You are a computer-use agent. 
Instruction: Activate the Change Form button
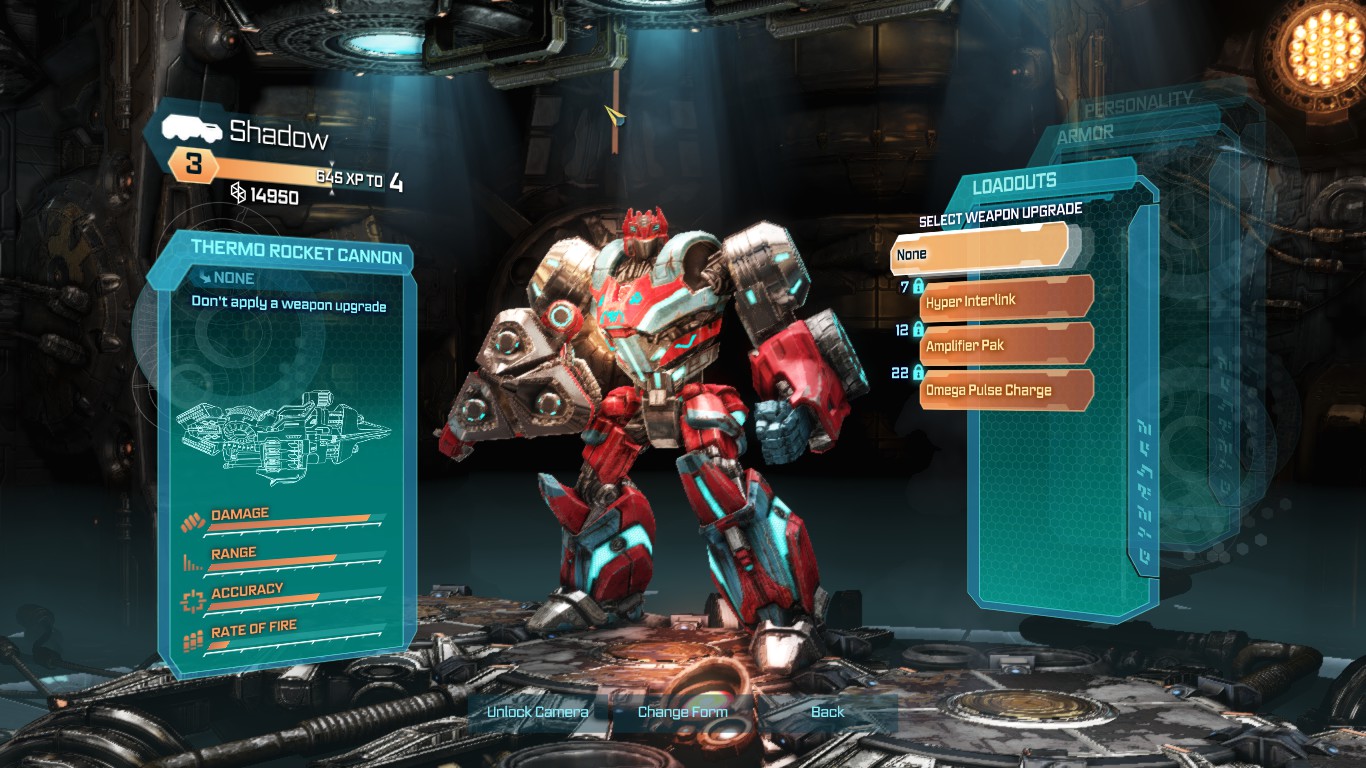tap(682, 712)
